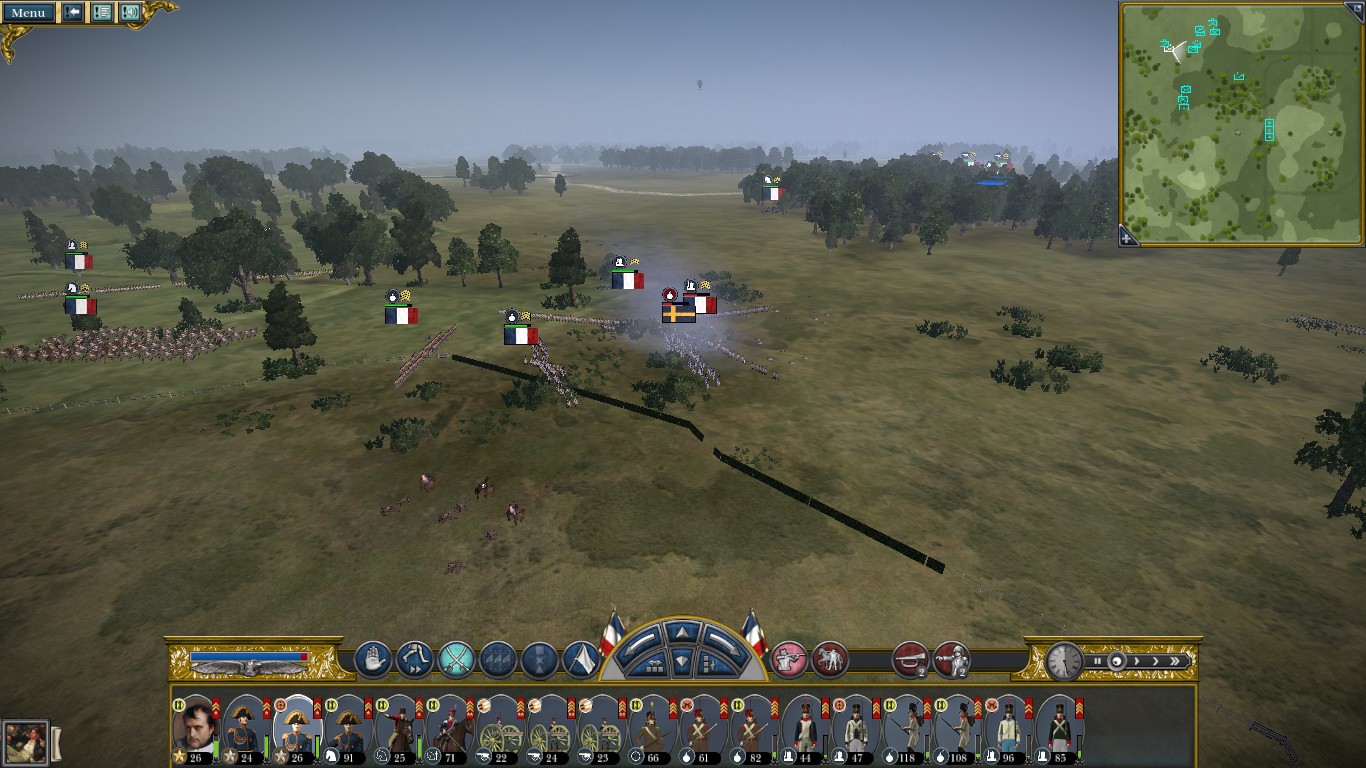1366x768 pixels.
Task: Toggle the speaker sound-alert button
Action: [x=130, y=13]
